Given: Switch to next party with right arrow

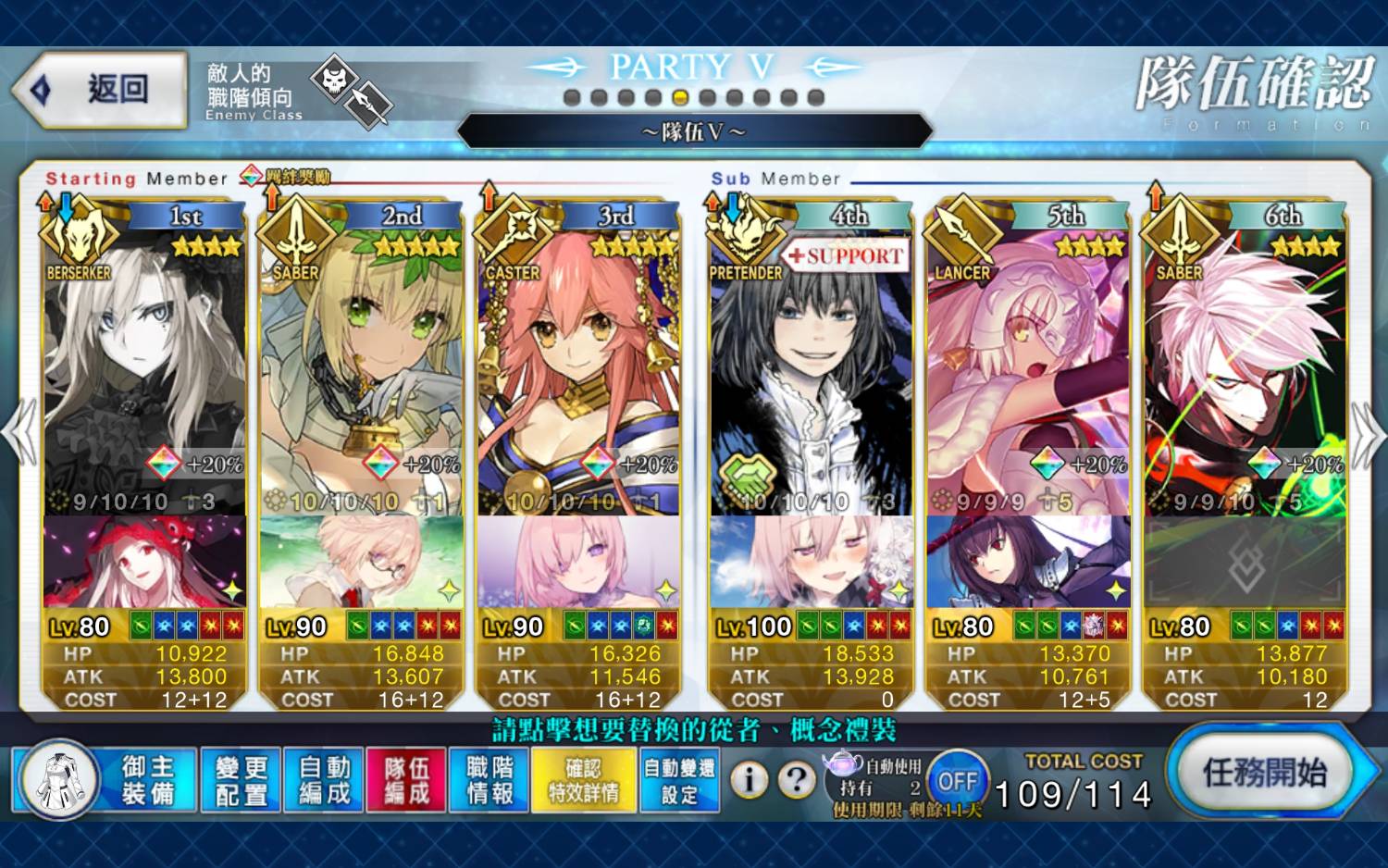Looking at the screenshot, I should pyautogui.click(x=1368, y=433).
